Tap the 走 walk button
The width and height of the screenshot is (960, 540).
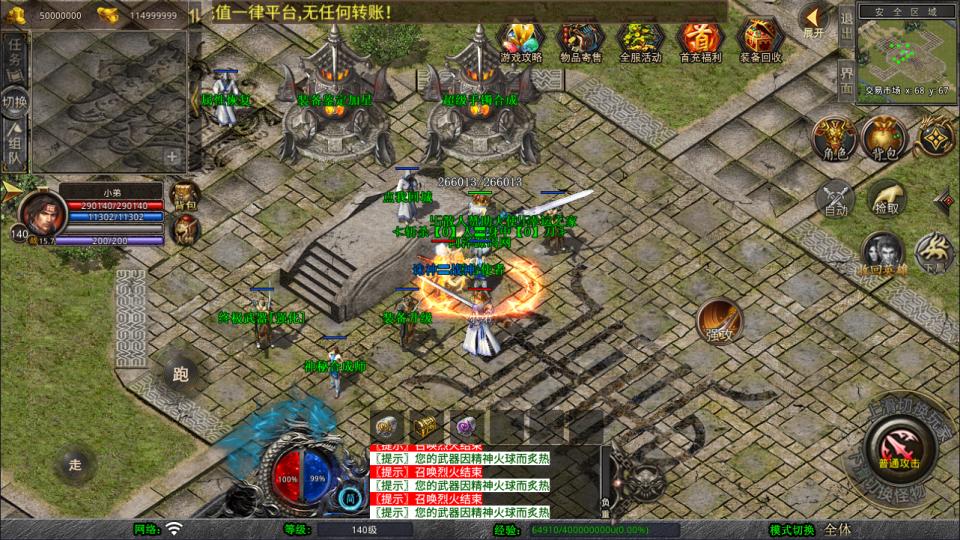75,463
